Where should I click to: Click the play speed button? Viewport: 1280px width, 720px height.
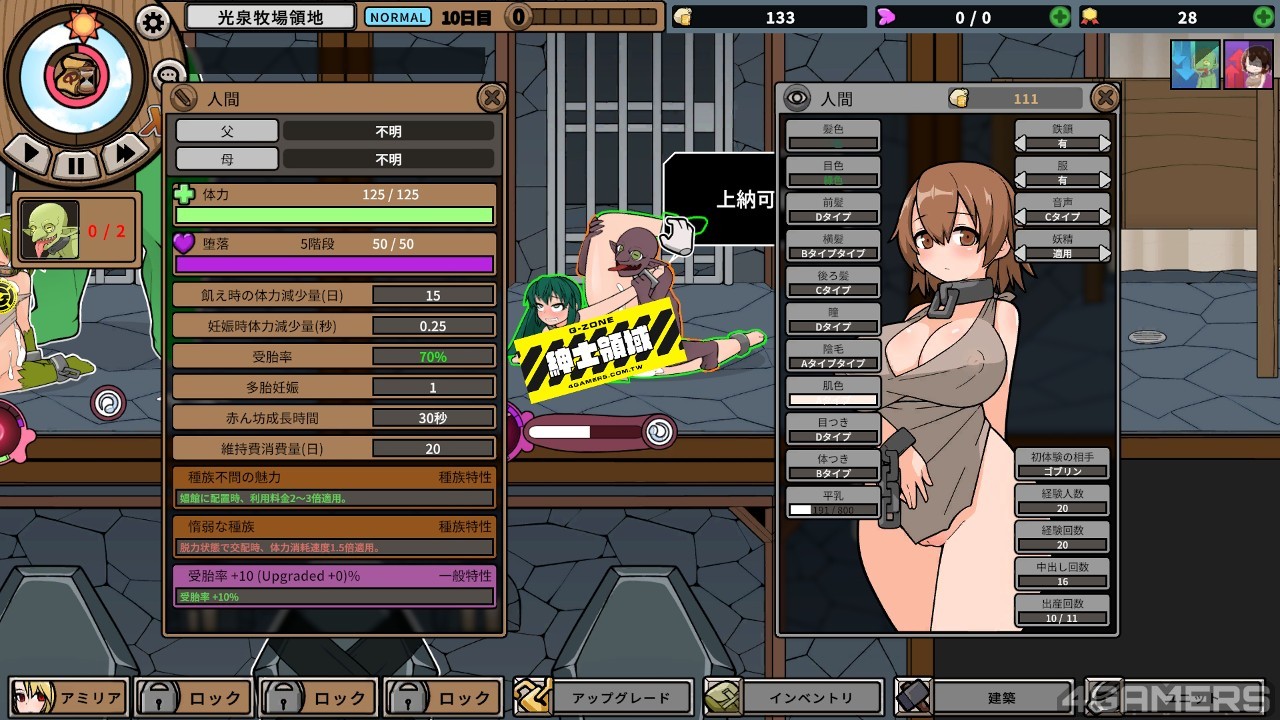point(31,154)
